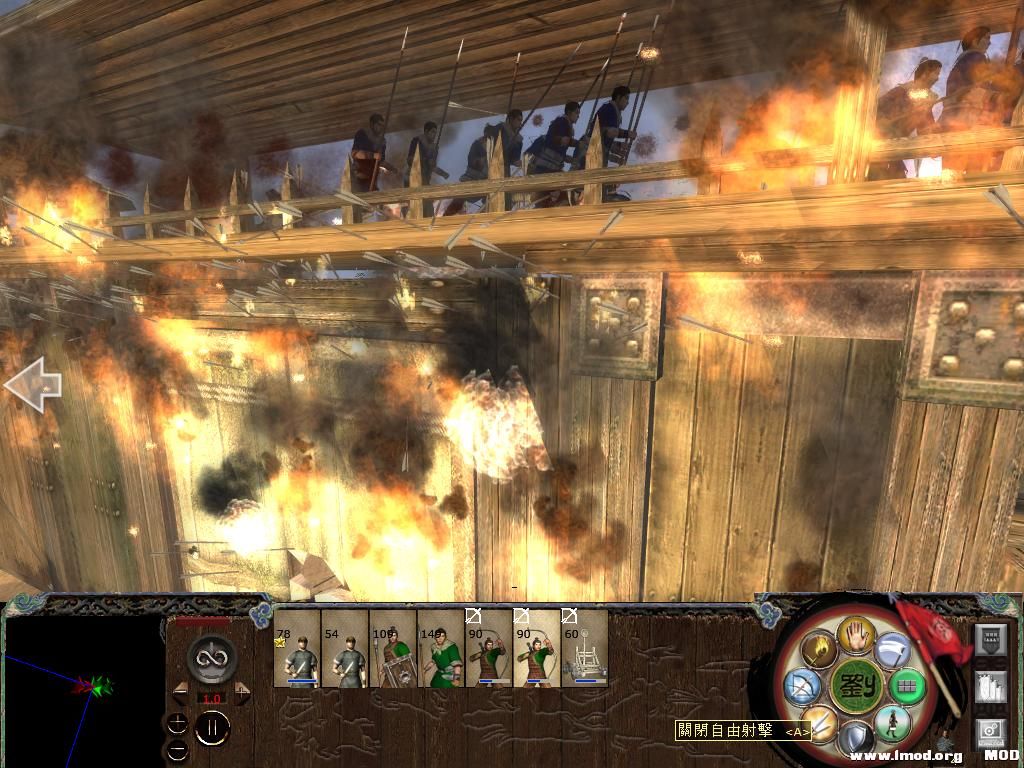Viewport: 1024px width, 768px height.
Task: Zoom in the minimap with plus button
Action: pos(177,722)
